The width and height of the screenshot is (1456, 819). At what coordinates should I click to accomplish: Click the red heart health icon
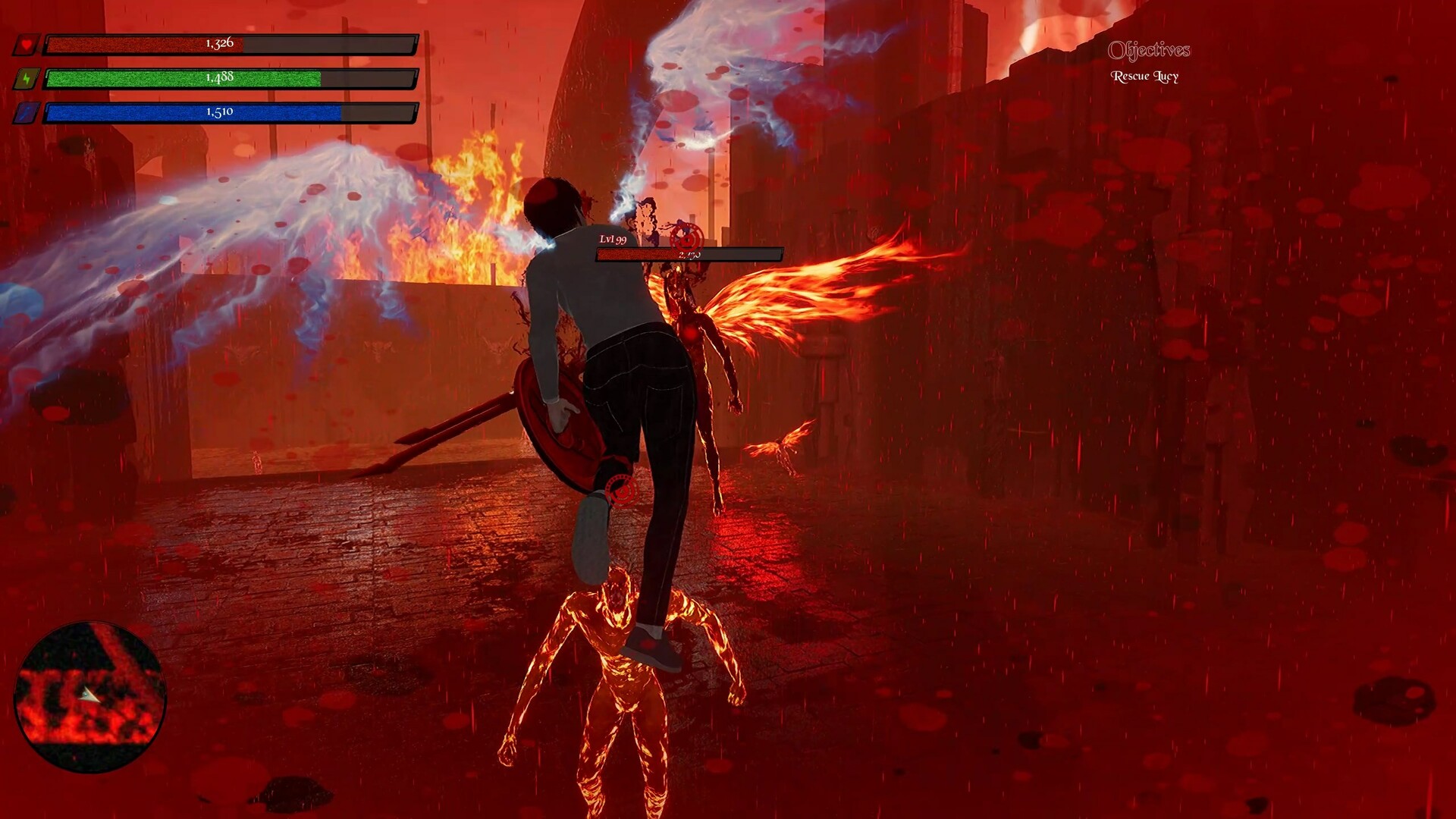click(27, 44)
